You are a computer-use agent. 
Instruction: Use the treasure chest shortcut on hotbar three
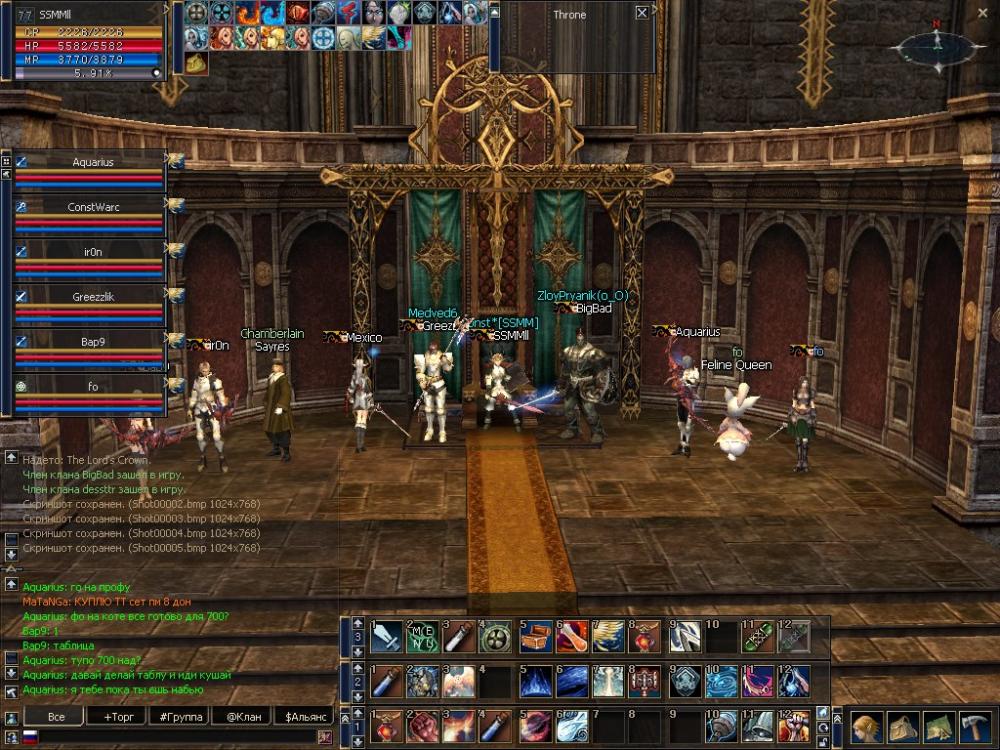click(x=534, y=637)
